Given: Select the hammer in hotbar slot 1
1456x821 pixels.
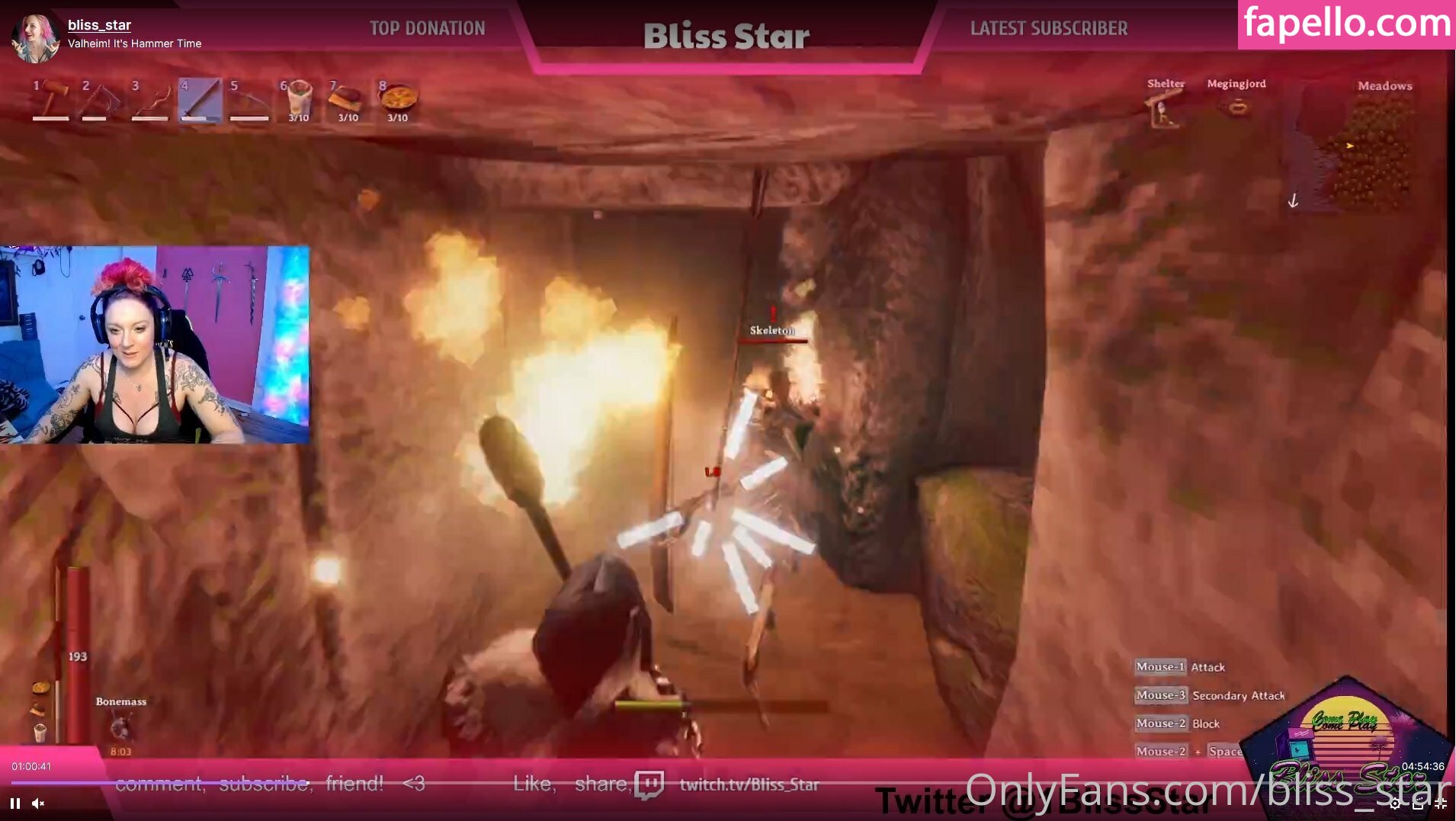Looking at the screenshot, I should pos(50,100).
